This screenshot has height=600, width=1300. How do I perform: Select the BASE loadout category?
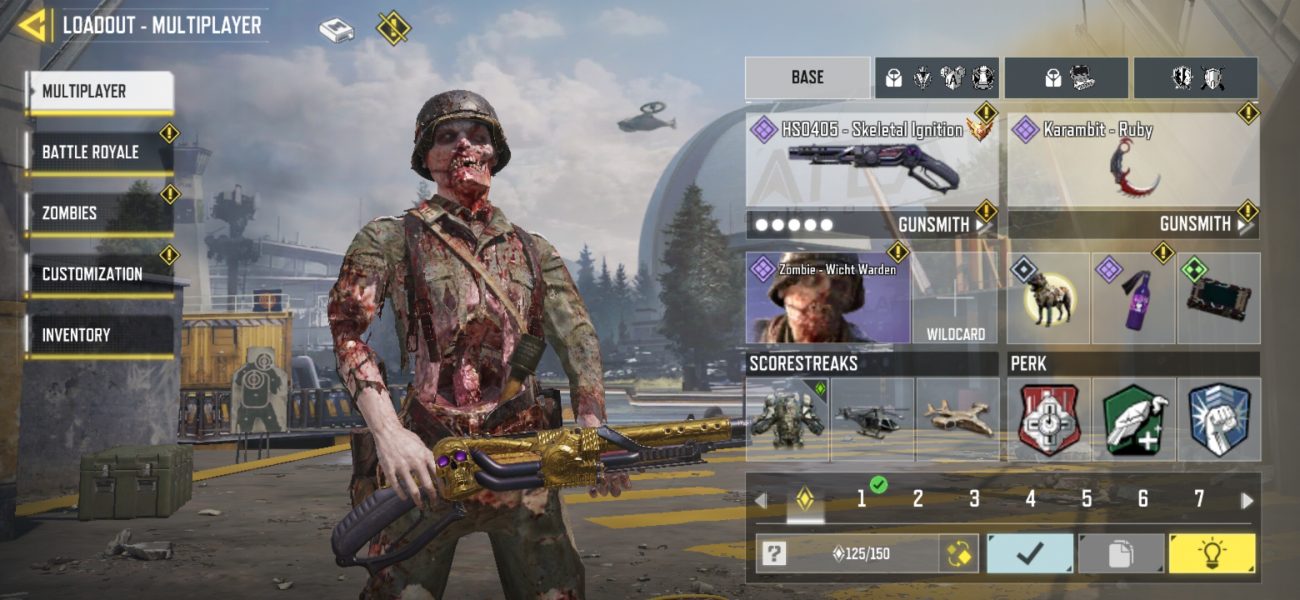pos(807,77)
